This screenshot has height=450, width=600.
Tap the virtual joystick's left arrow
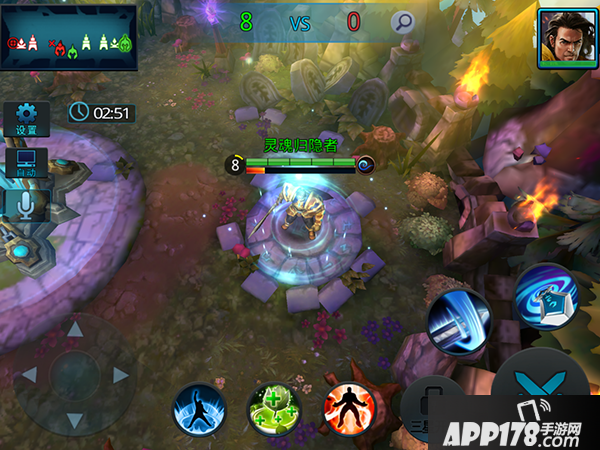(x=29, y=375)
